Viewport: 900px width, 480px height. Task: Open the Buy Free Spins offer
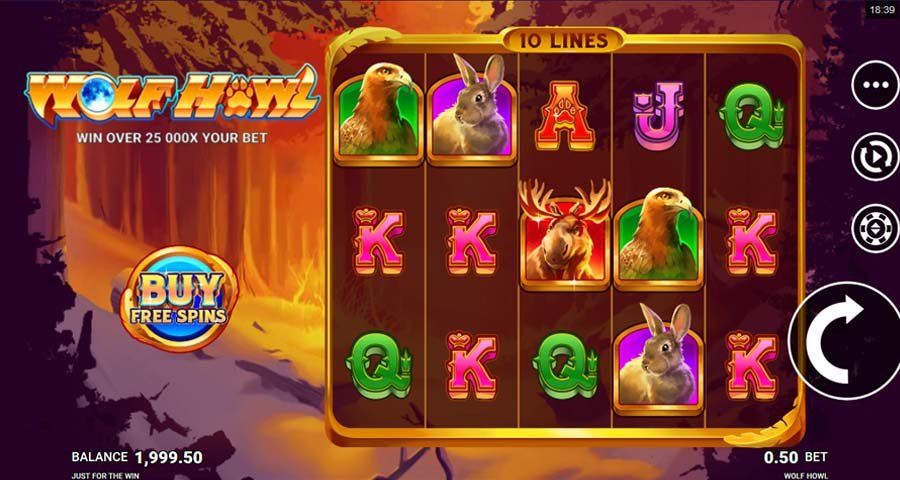click(176, 298)
